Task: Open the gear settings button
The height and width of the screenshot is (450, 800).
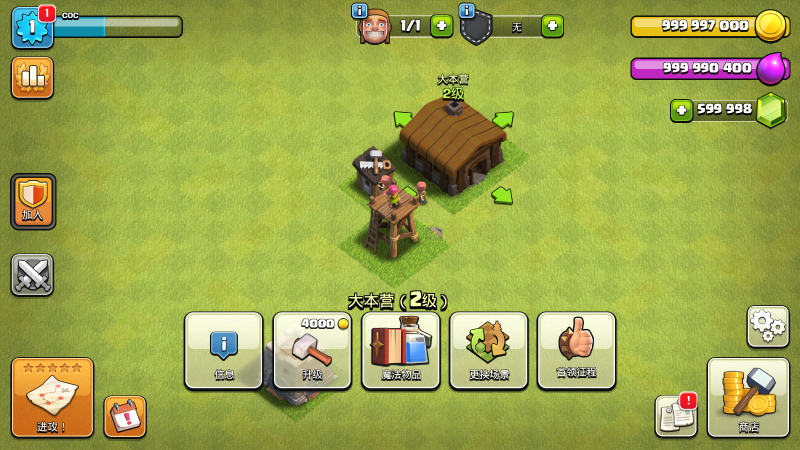Action: (767, 326)
